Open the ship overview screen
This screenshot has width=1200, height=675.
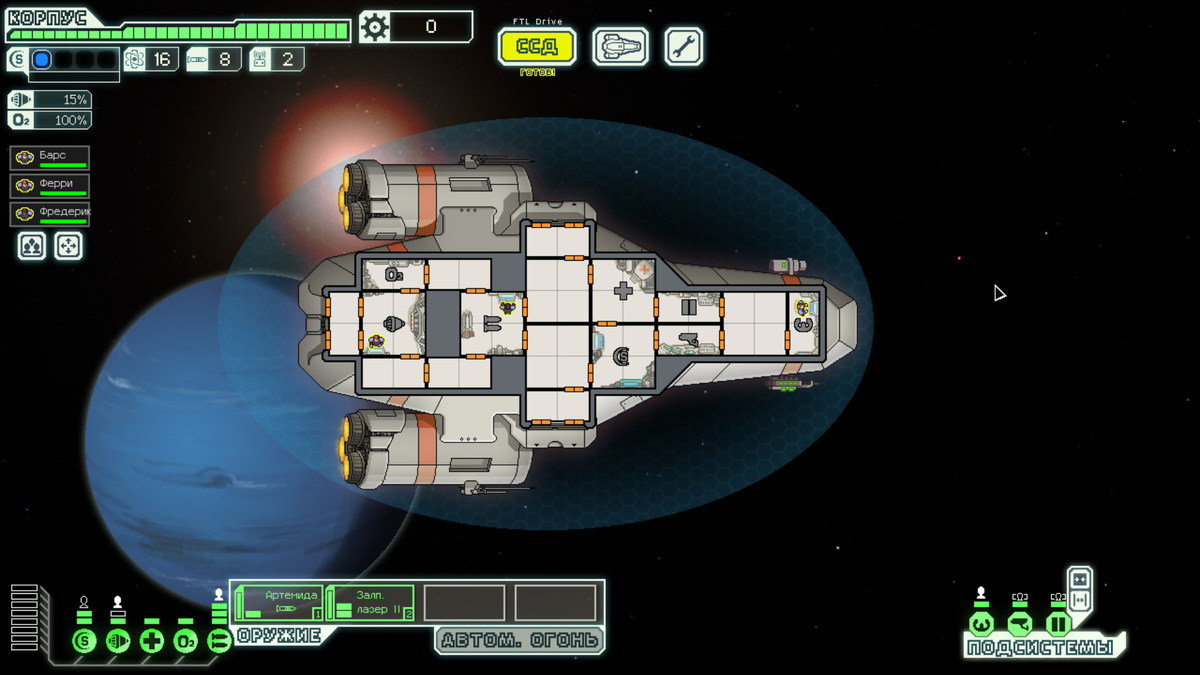pos(620,46)
